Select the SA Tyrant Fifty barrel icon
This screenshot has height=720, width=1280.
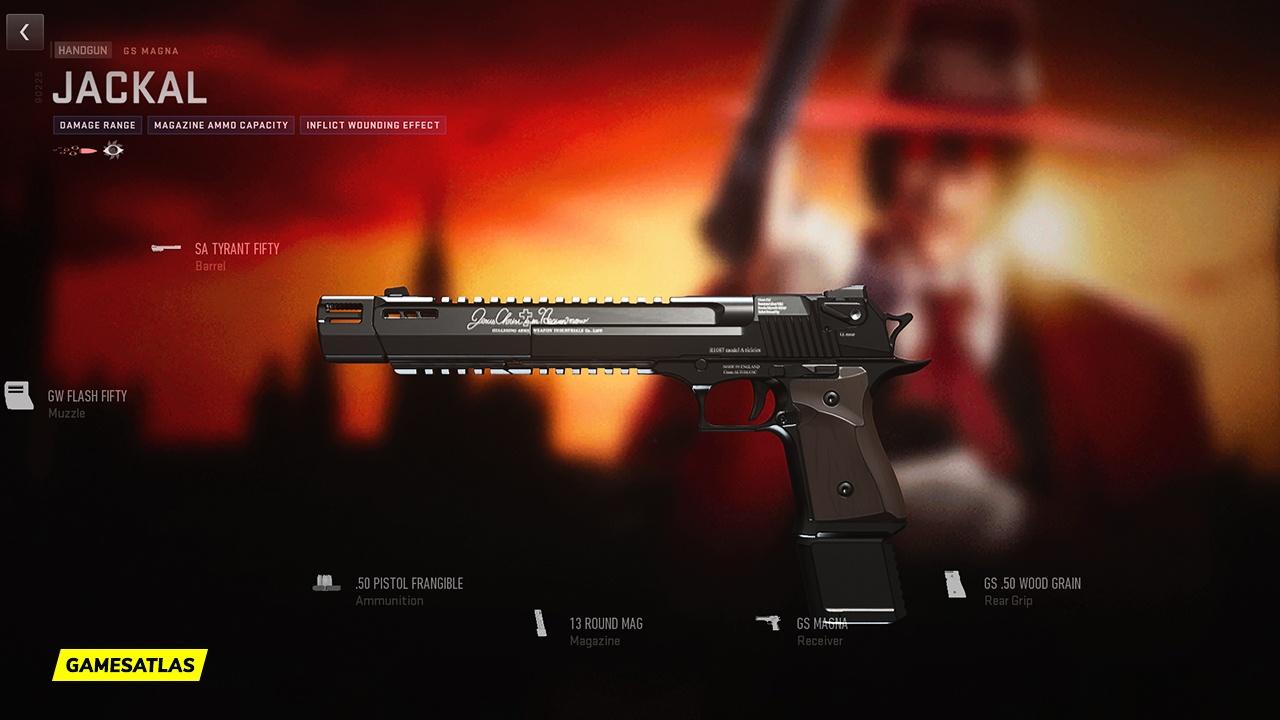click(x=165, y=247)
